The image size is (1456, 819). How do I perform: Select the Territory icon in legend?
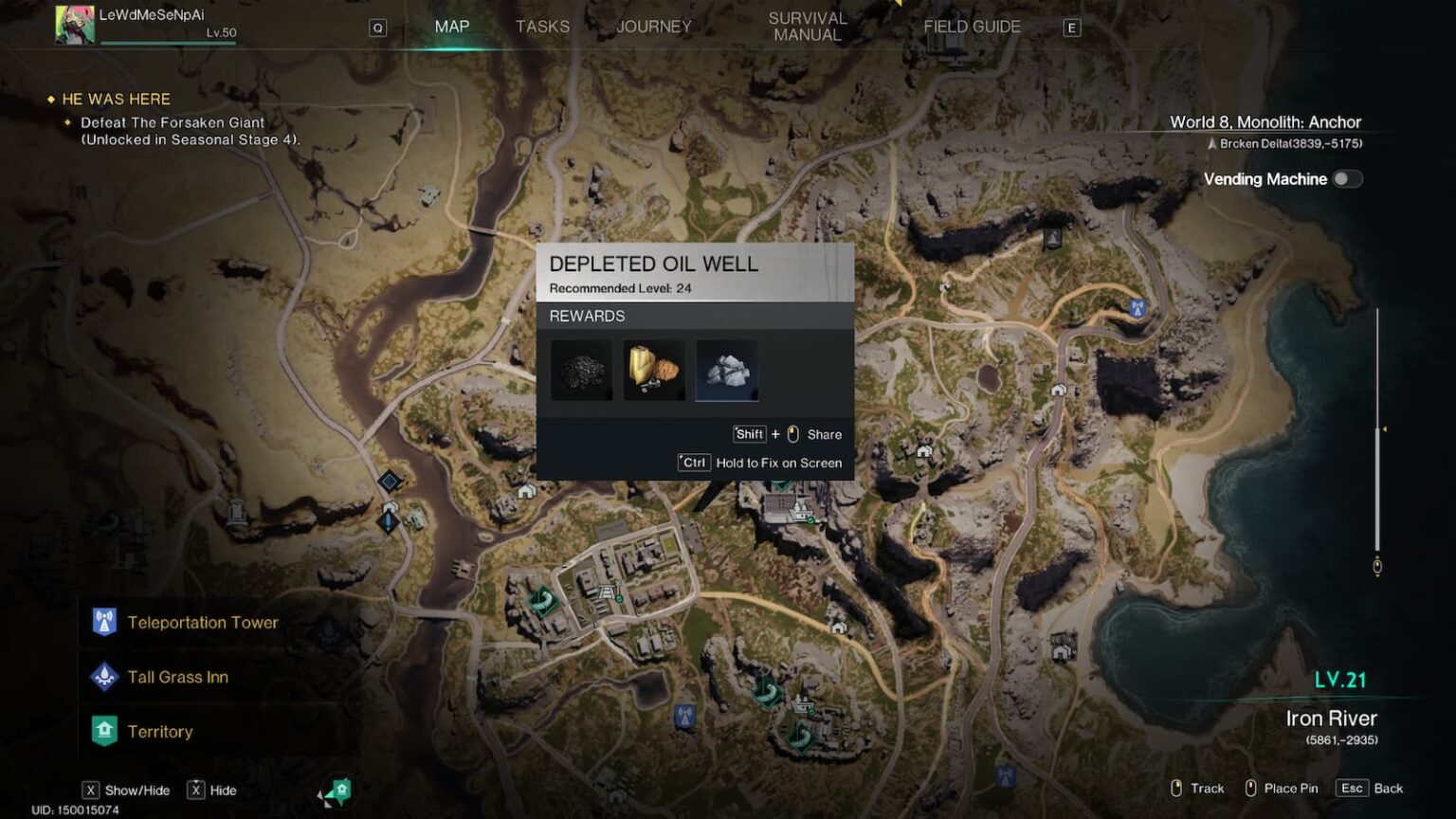(x=104, y=731)
